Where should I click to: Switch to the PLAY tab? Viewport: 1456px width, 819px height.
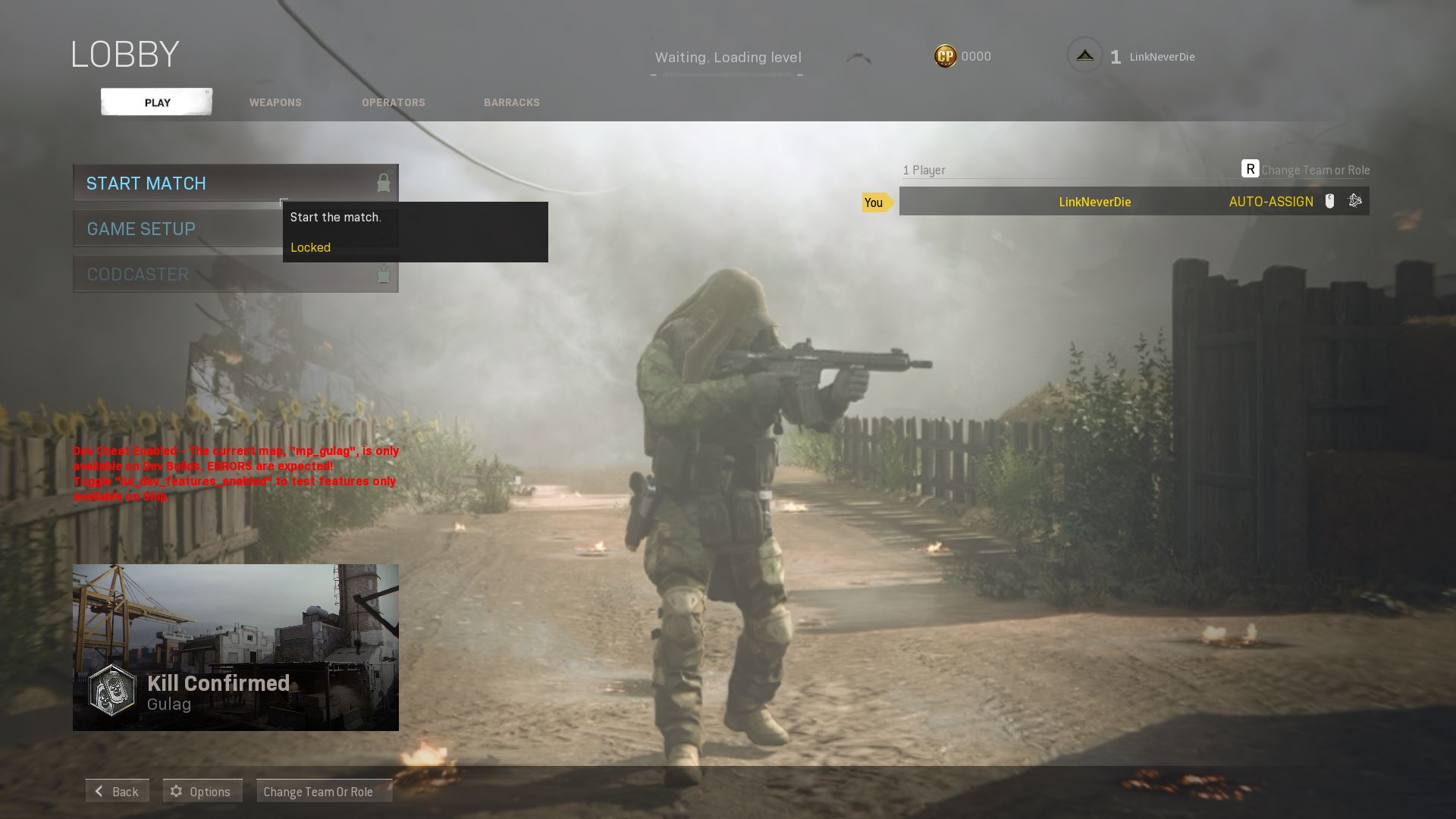156,102
